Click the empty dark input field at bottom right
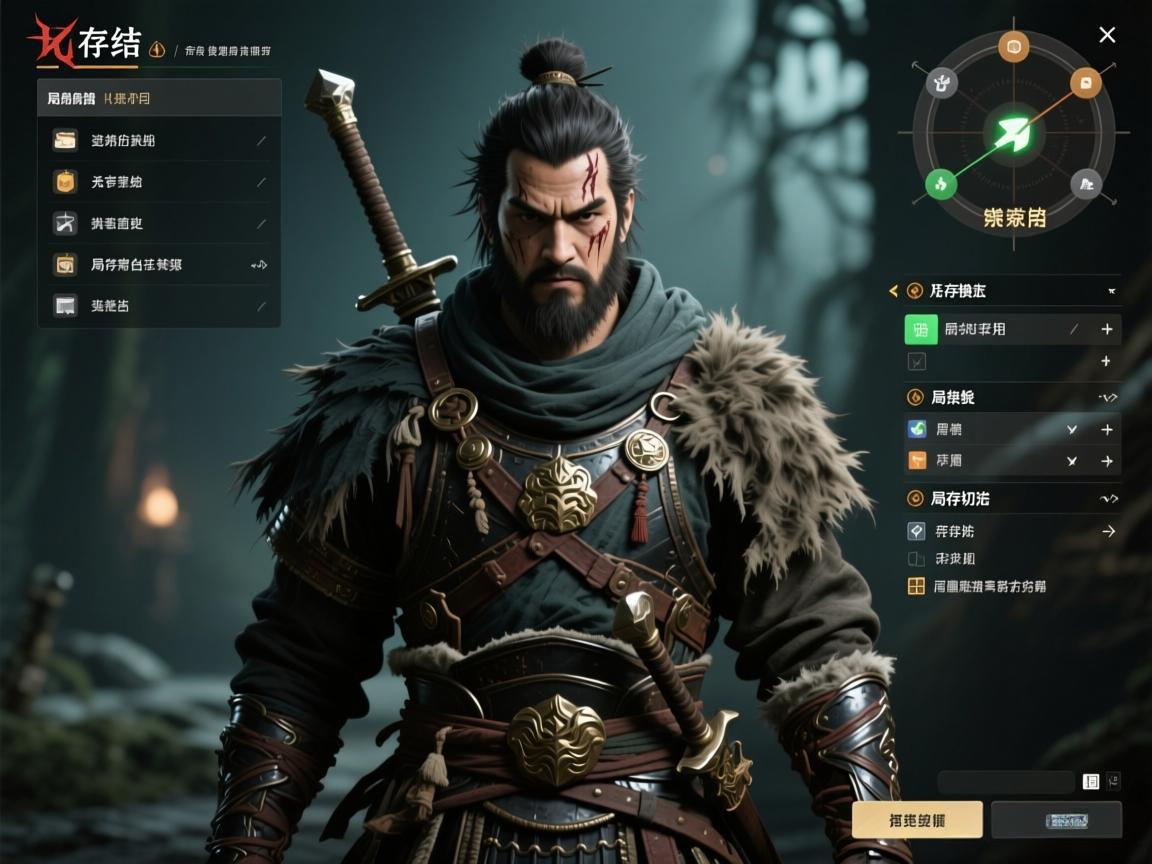The height and width of the screenshot is (864, 1152). [1006, 782]
